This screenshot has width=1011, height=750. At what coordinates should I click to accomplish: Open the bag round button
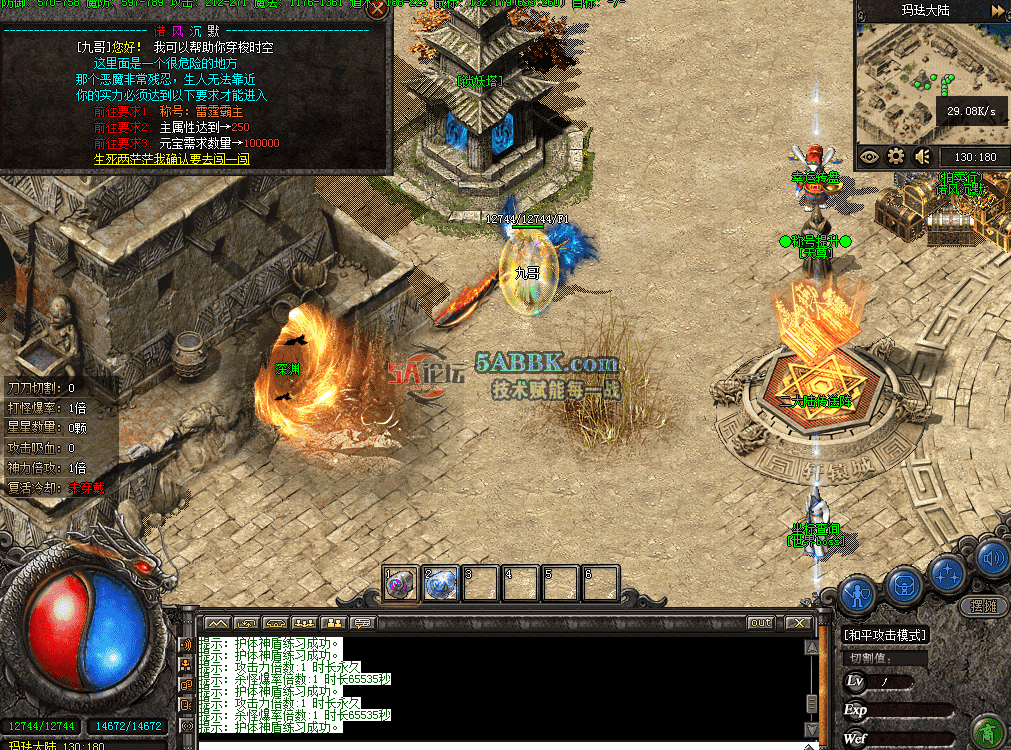[903, 581]
